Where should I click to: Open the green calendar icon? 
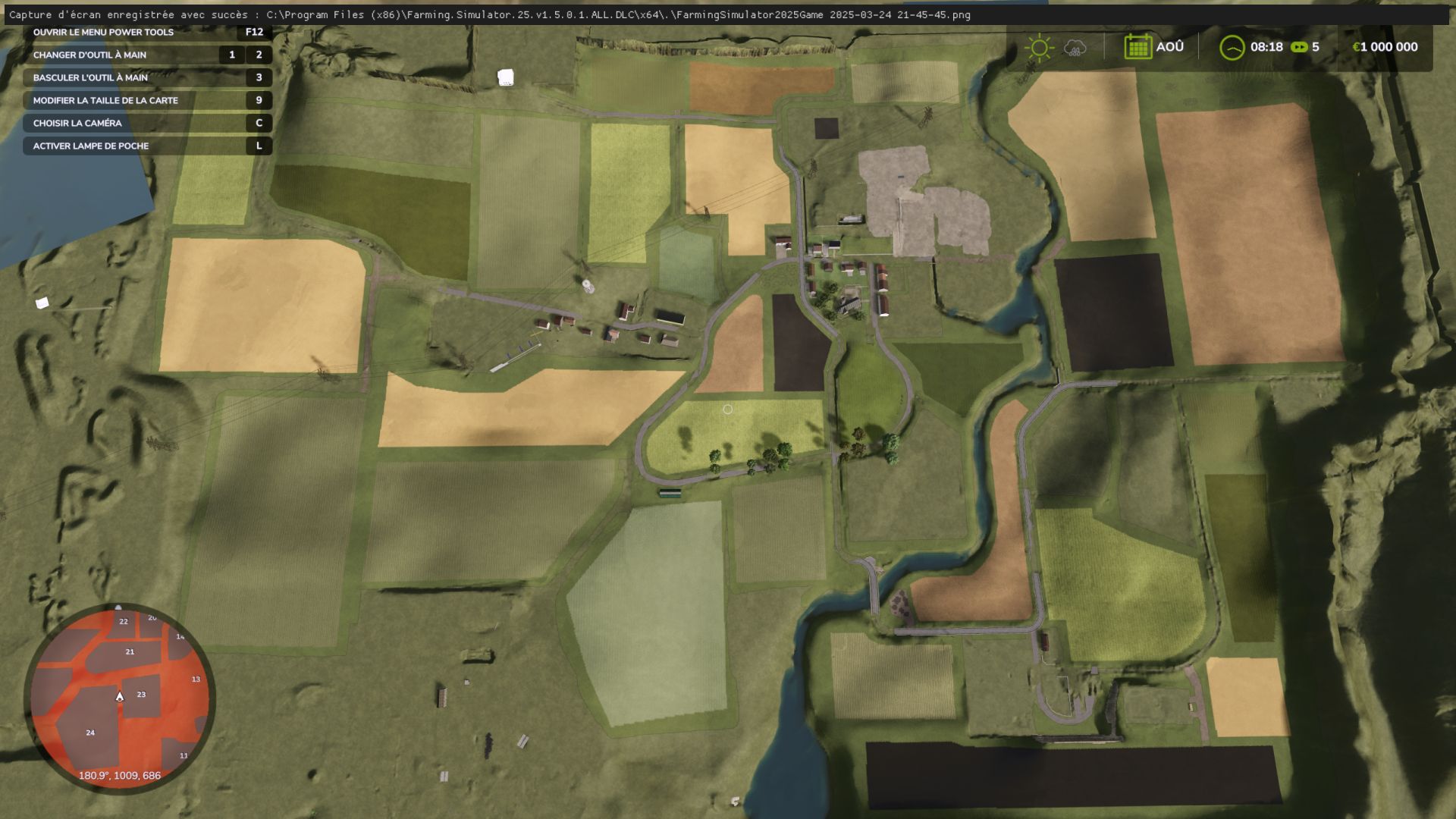tap(1137, 47)
